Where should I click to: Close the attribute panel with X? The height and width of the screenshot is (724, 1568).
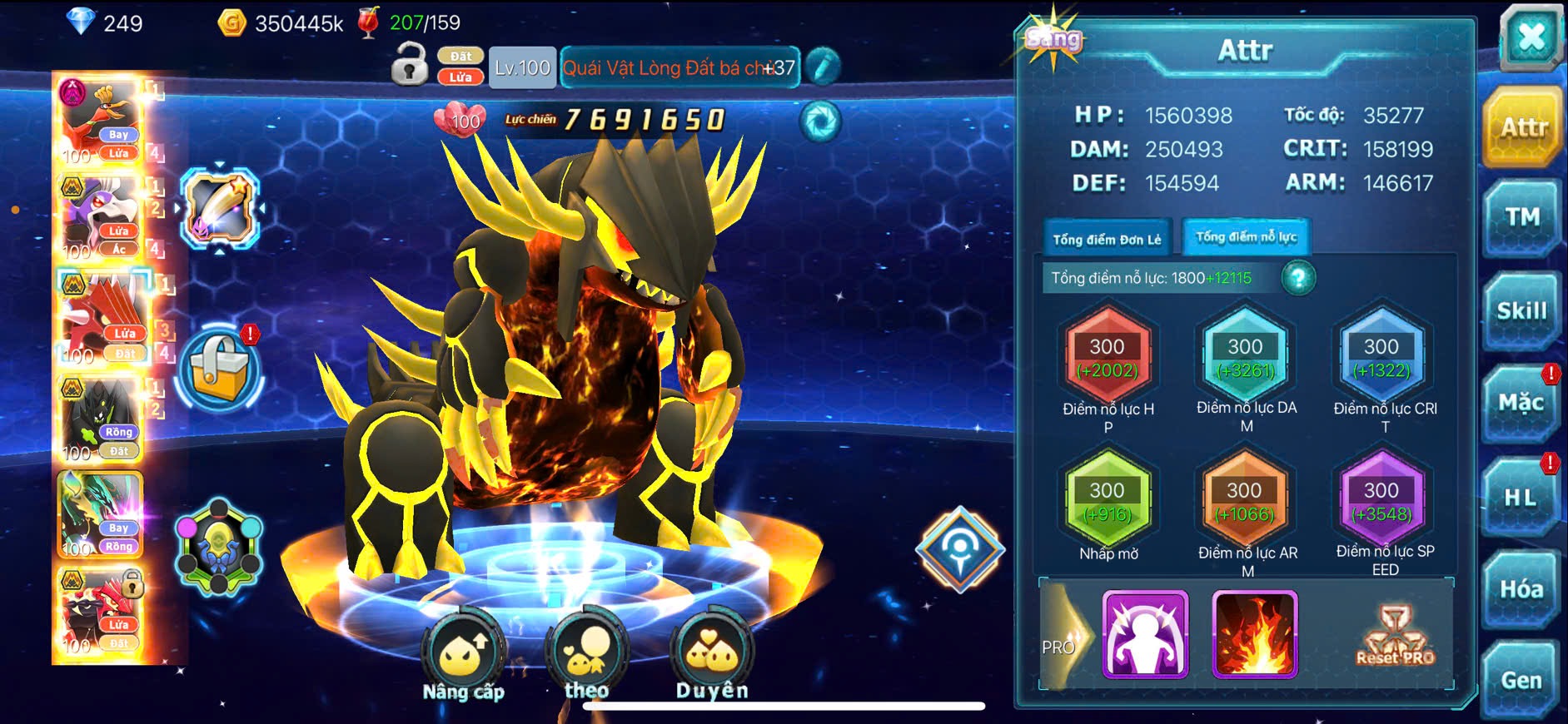tap(1531, 37)
